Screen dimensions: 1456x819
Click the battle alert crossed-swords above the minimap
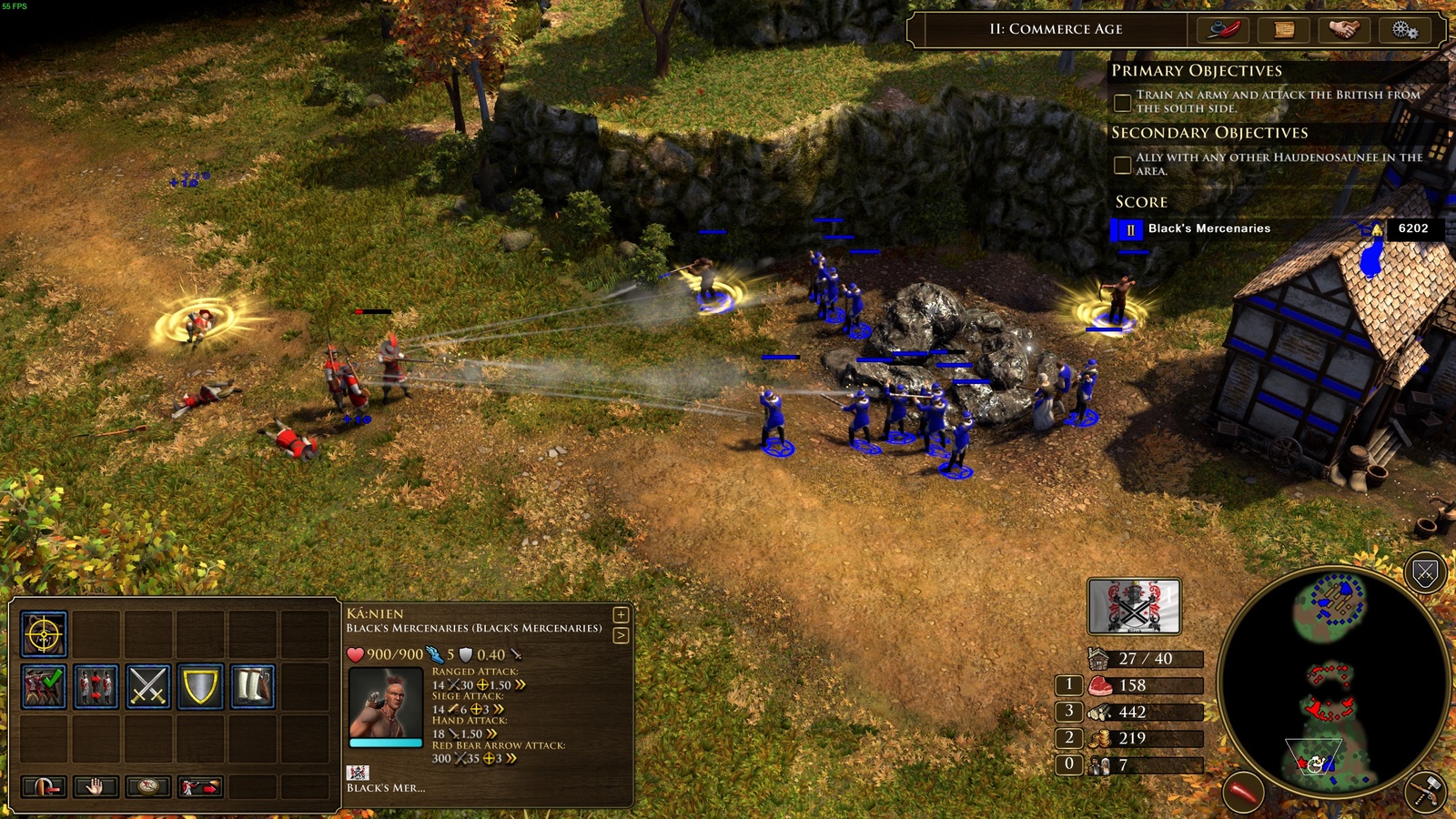[1423, 573]
